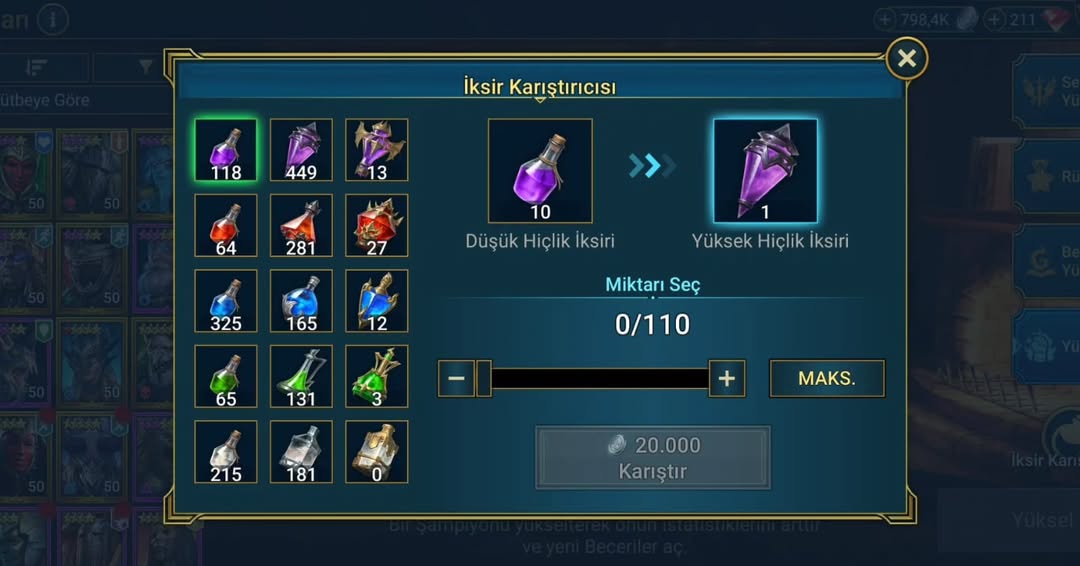Close the İksir Karıştırıcısı window
Image resolution: width=1080 pixels, height=566 pixels.
906,59
